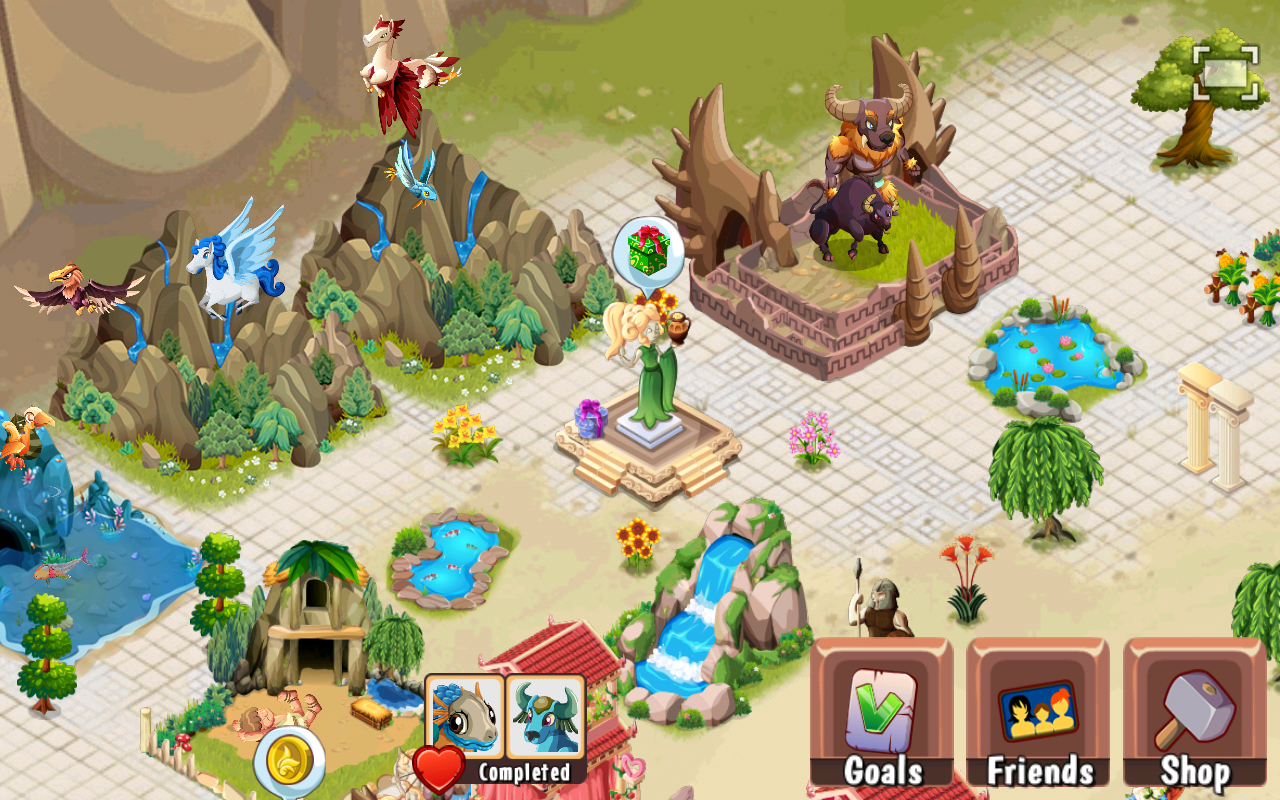Open the Shop with the hammer icon
Image resolution: width=1280 pixels, height=800 pixels.
[x=1194, y=712]
